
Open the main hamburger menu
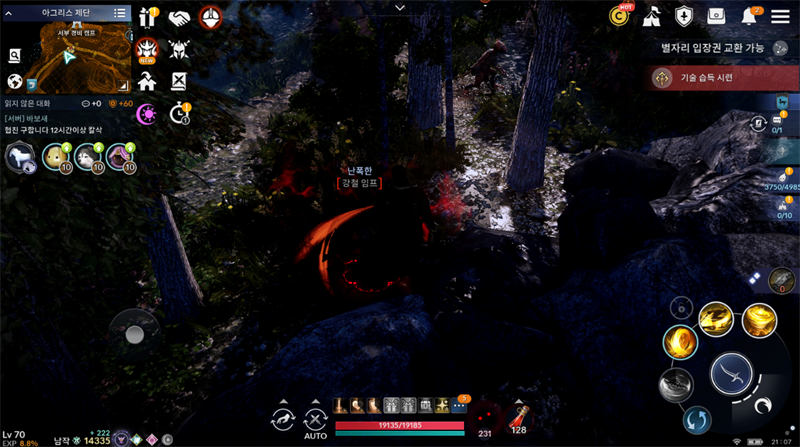click(782, 16)
